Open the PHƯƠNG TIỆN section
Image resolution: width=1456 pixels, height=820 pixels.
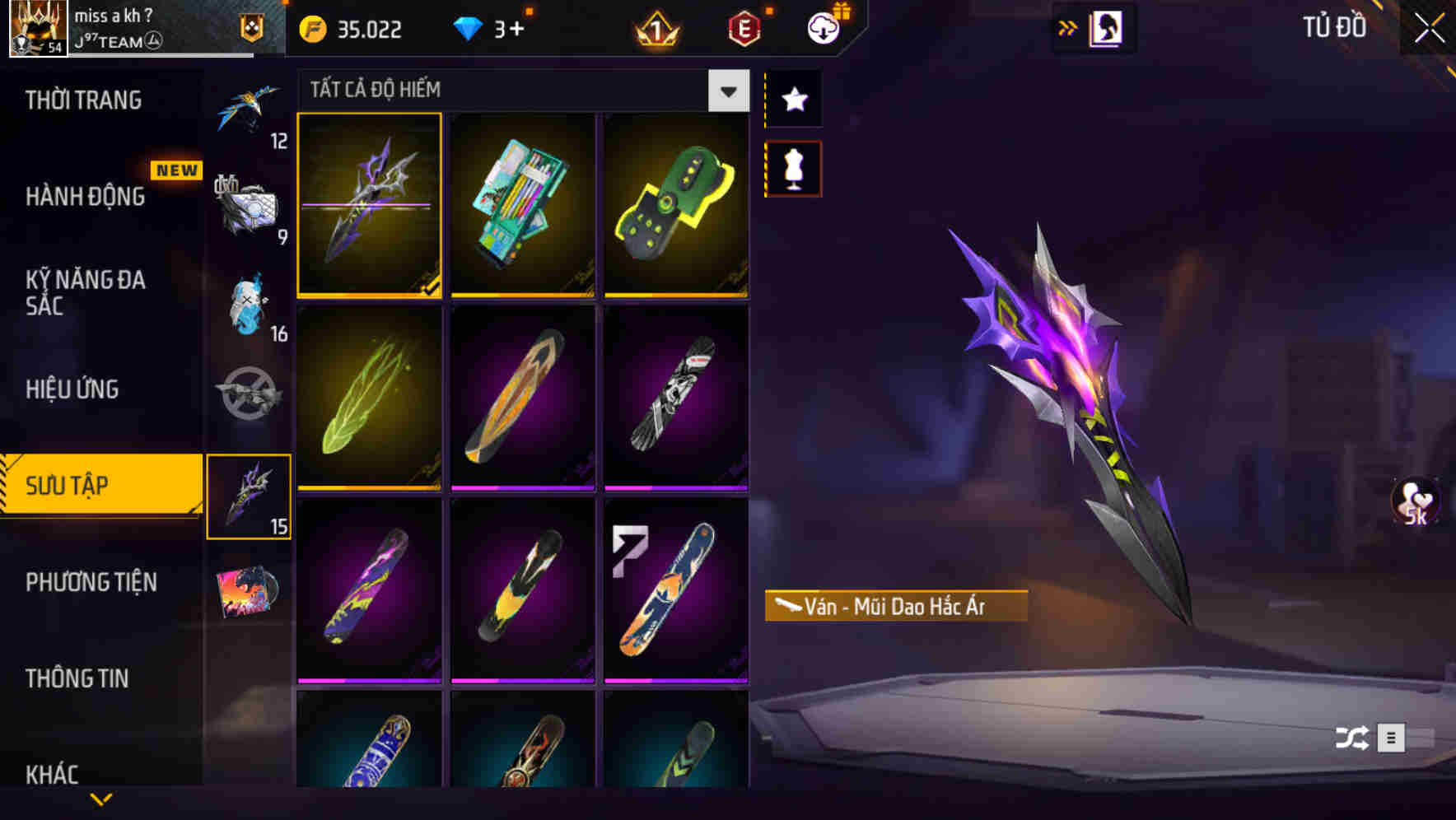point(91,582)
